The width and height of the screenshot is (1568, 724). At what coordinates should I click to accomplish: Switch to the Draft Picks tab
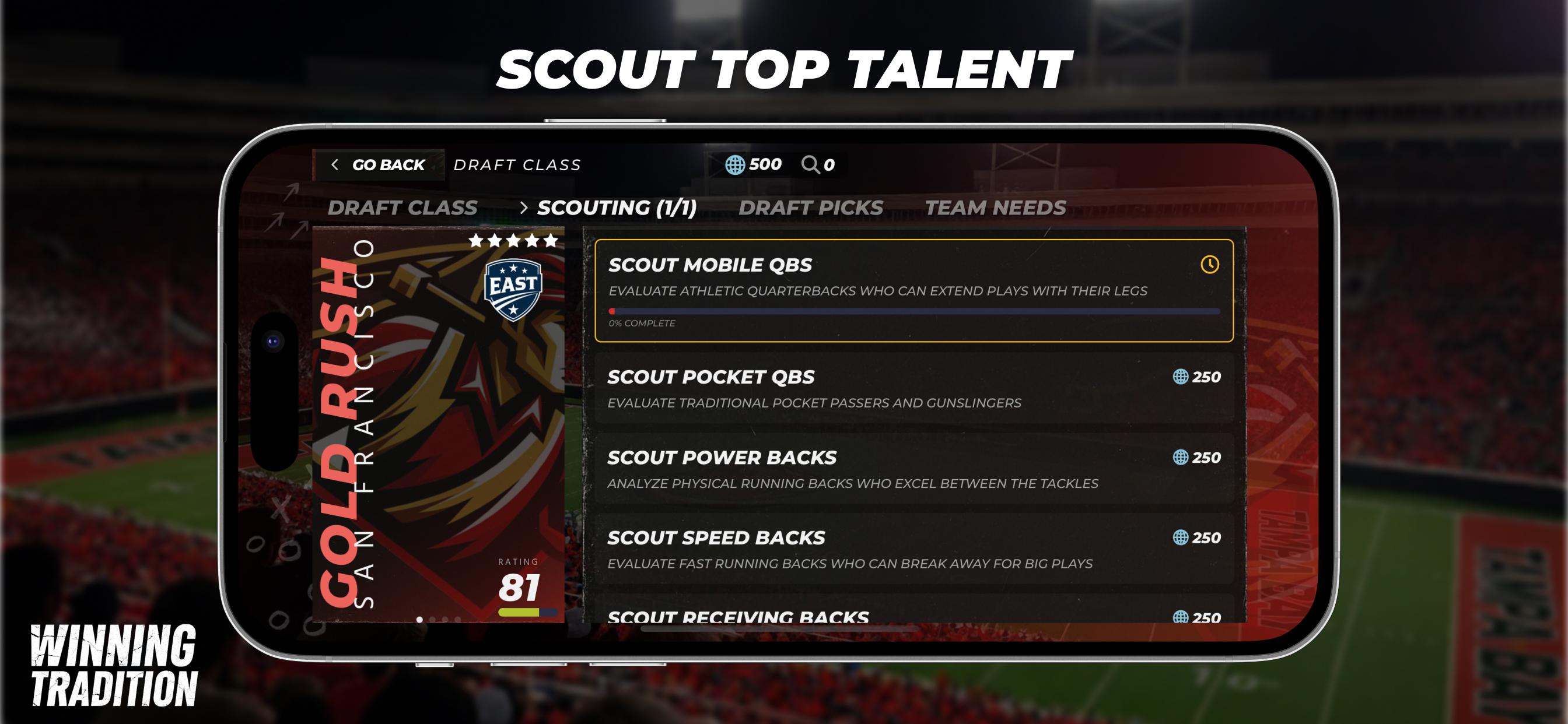[811, 208]
